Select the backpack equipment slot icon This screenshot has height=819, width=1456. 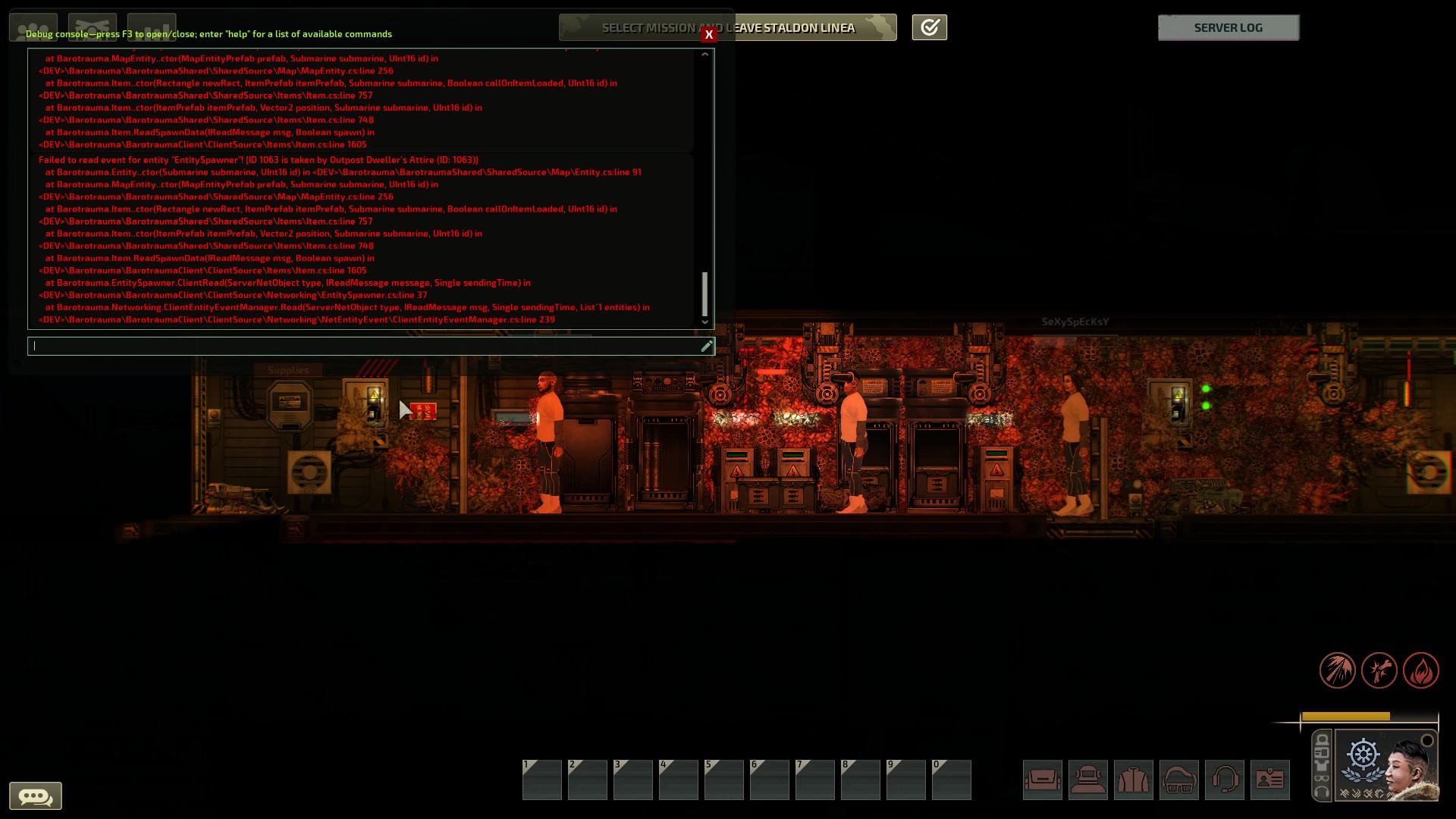point(1043,780)
